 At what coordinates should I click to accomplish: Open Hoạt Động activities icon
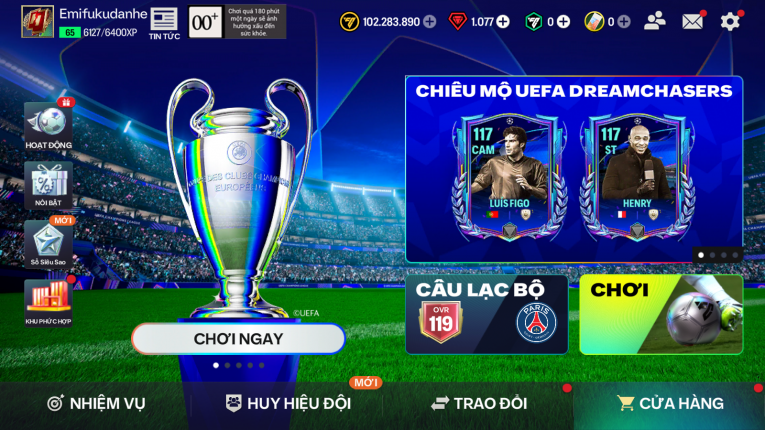pyautogui.click(x=48, y=126)
